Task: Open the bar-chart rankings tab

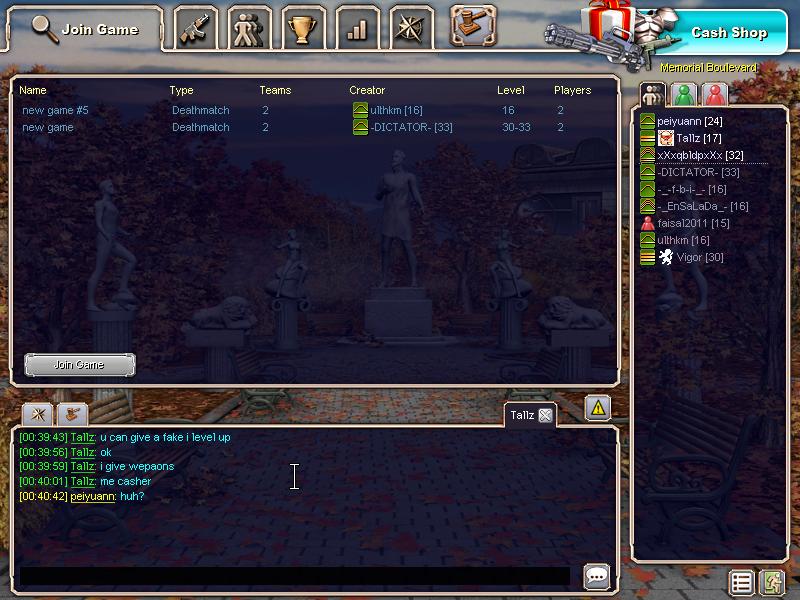Action: [x=357, y=29]
